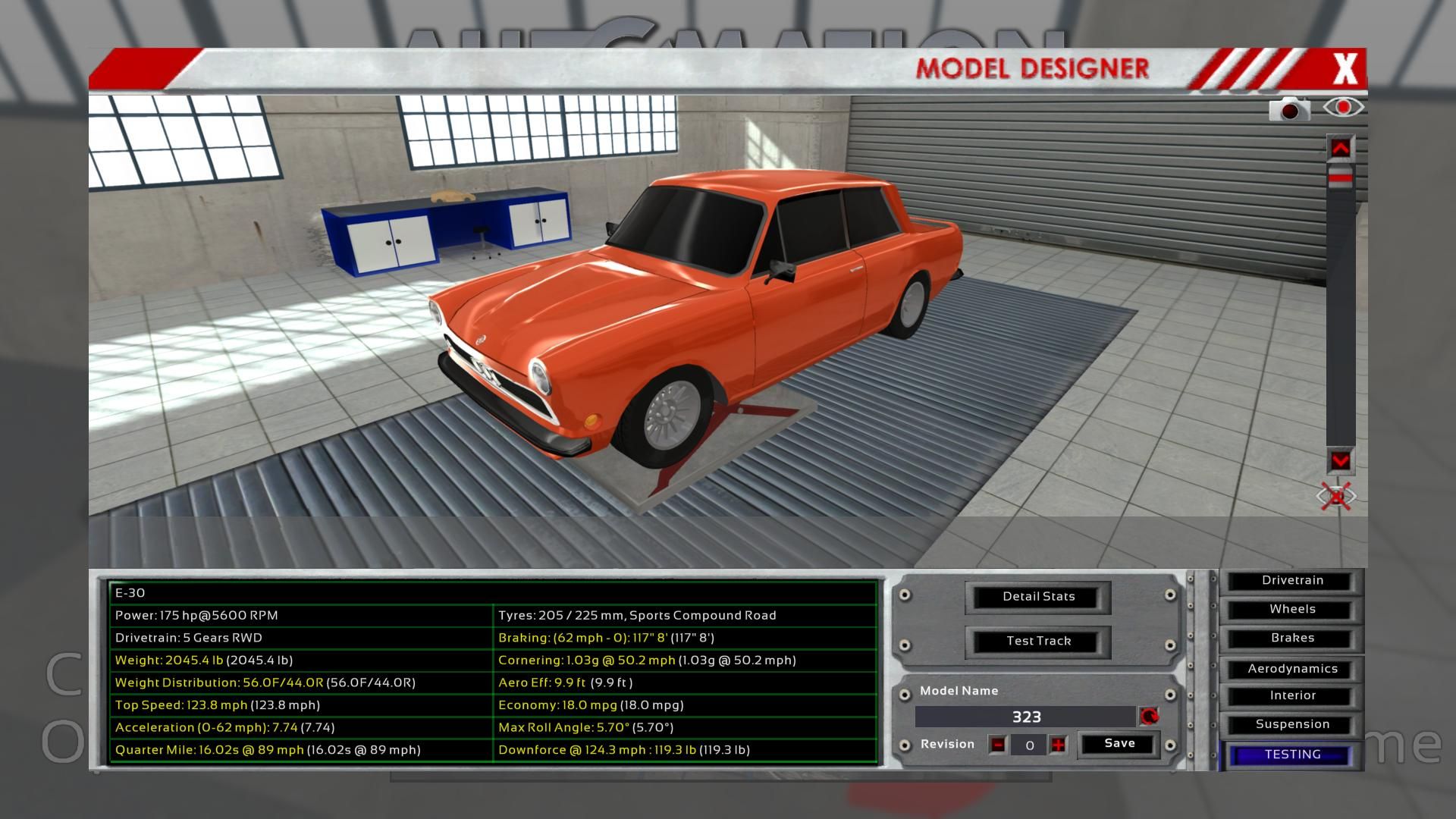
Task: Launch the Test Track
Action: 1038,642
